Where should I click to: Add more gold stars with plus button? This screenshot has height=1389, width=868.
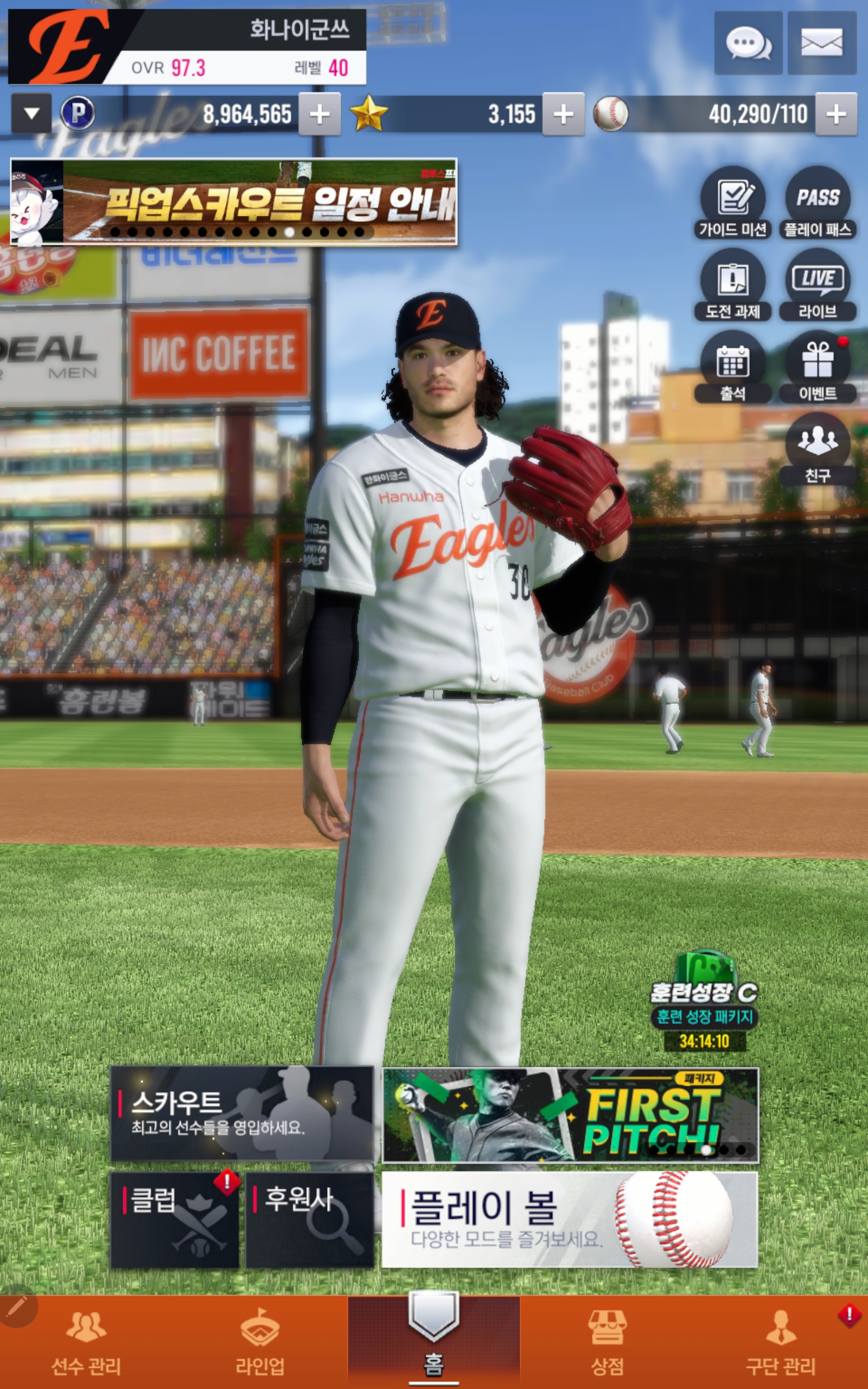tap(563, 114)
